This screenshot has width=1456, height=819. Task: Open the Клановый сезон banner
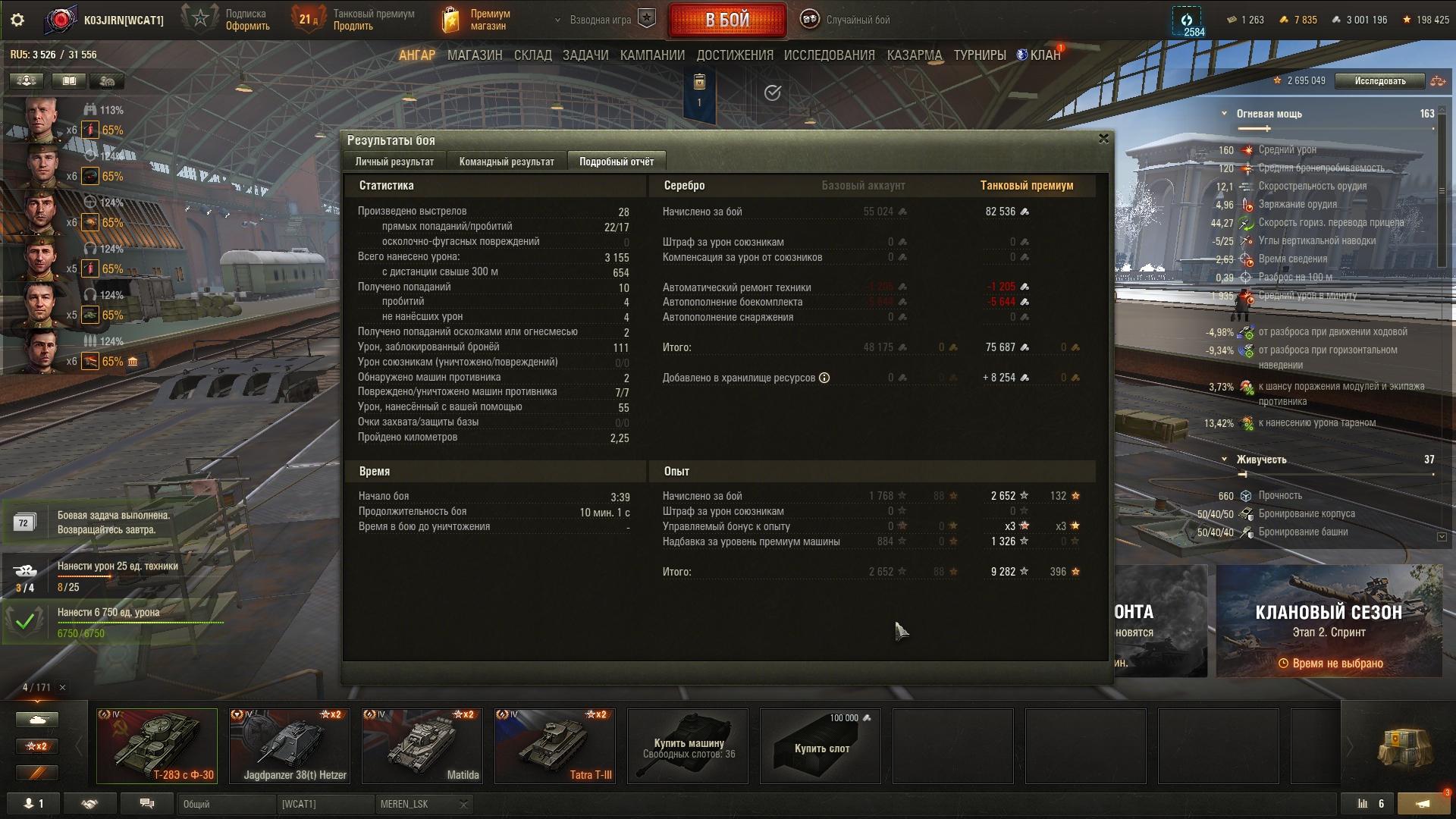(x=1329, y=620)
